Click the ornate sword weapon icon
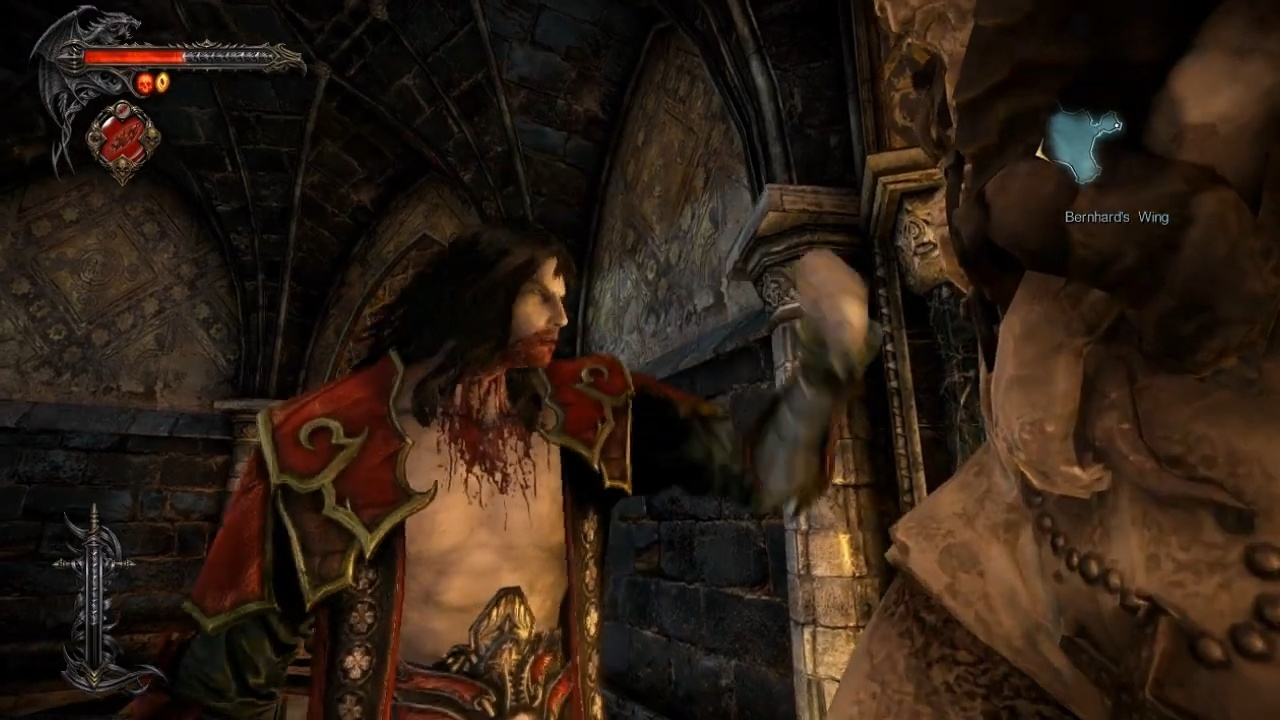 pos(96,600)
